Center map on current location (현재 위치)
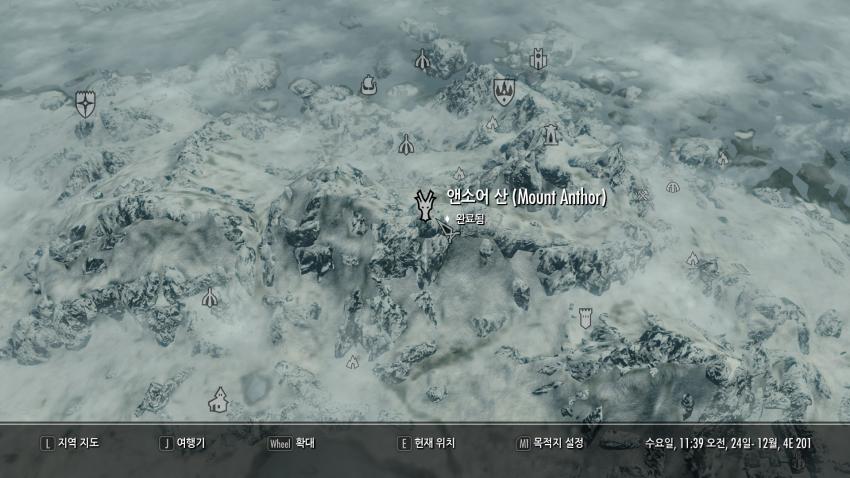Image resolution: width=850 pixels, height=478 pixels. pos(427,442)
